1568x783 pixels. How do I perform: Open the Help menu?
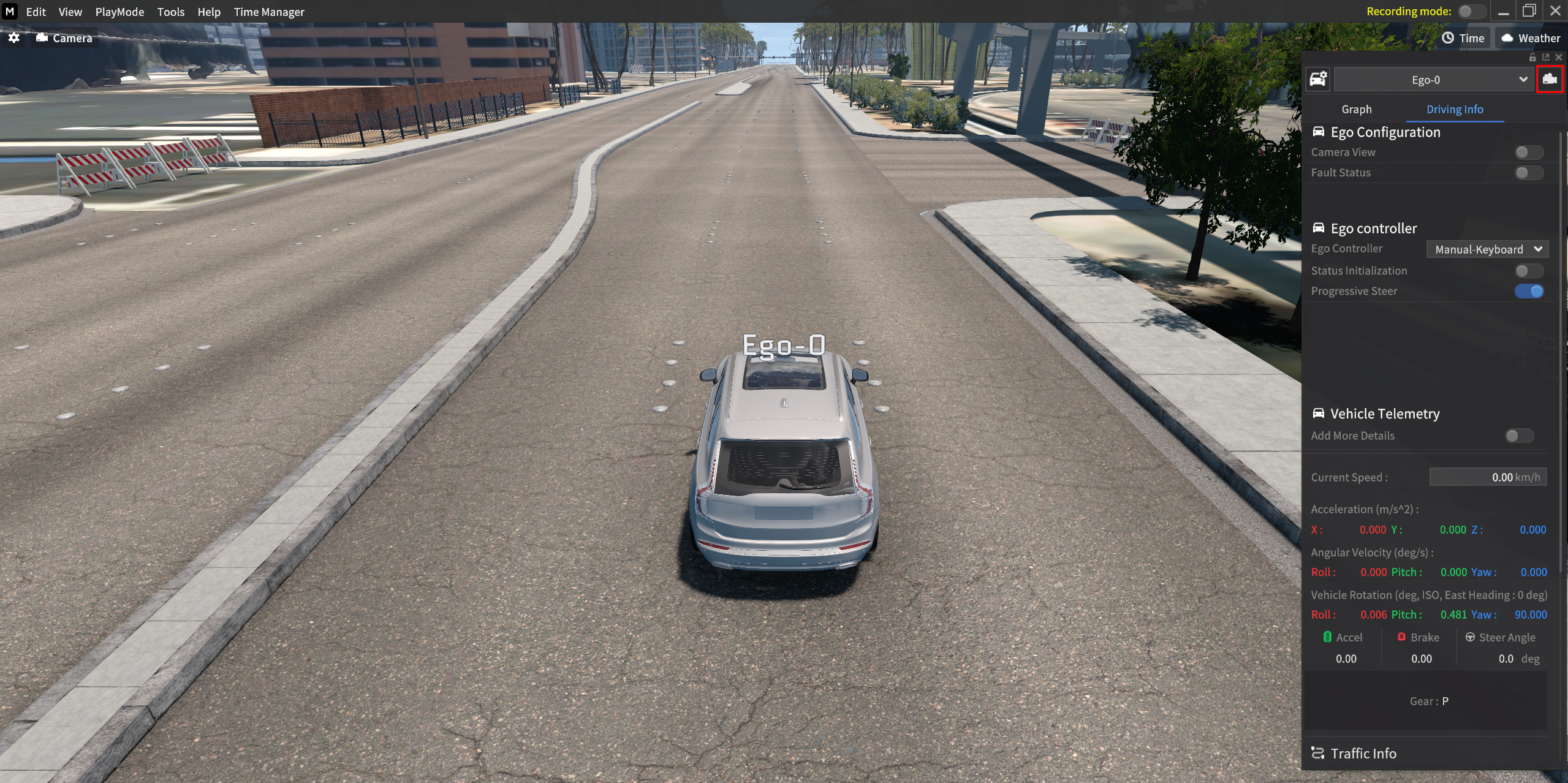[208, 12]
